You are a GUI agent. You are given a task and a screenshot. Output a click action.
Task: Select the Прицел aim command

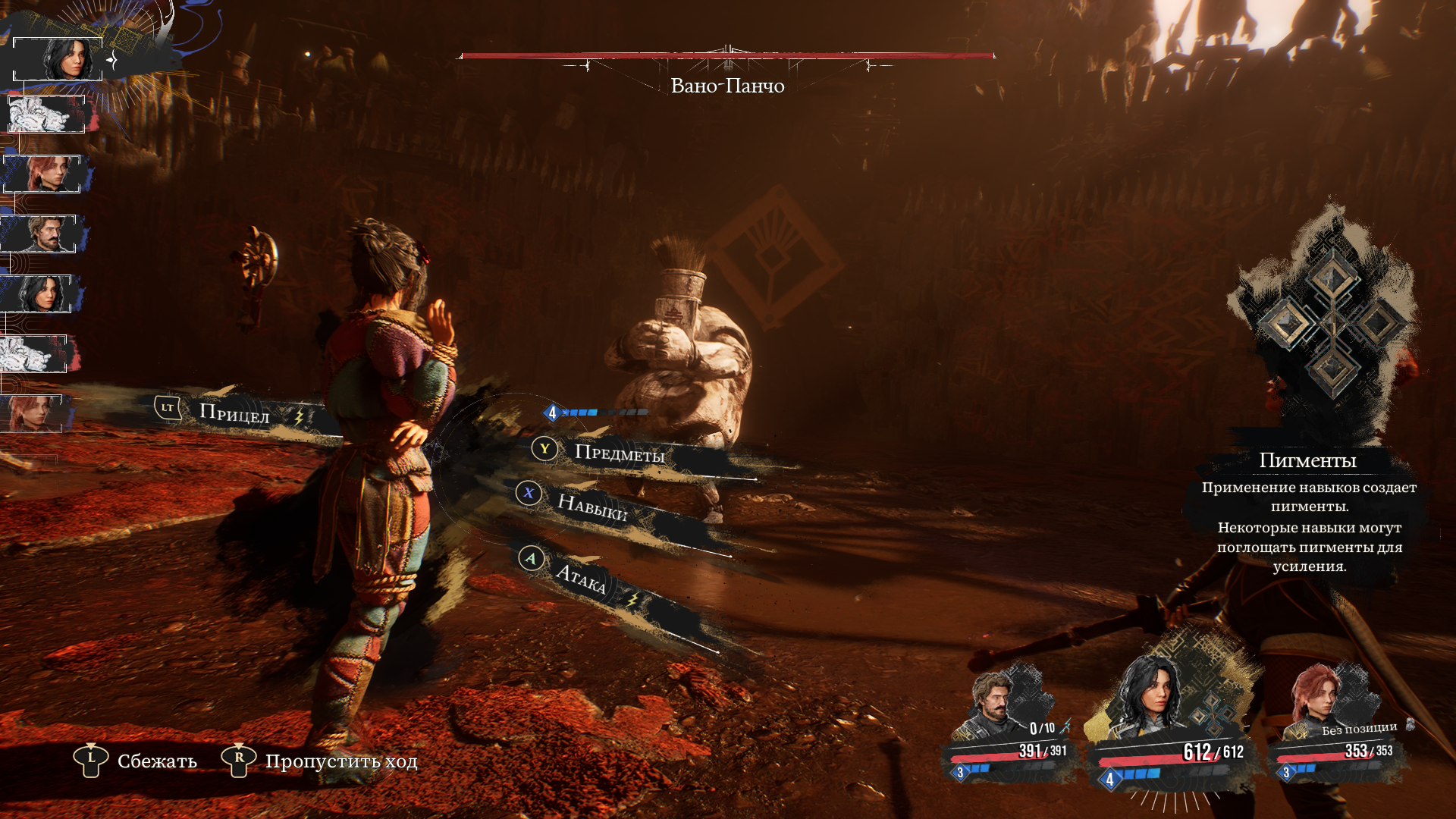point(234,413)
